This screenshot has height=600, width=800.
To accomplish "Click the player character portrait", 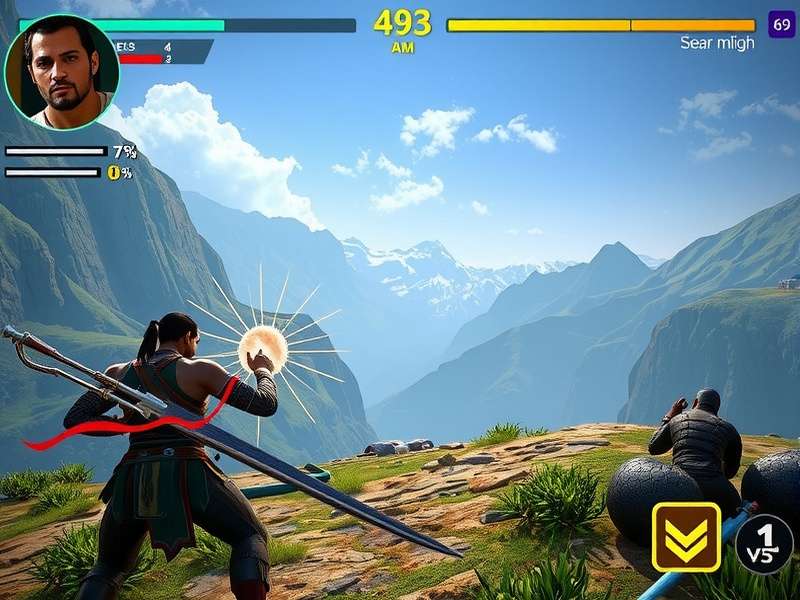I will 61,72.
